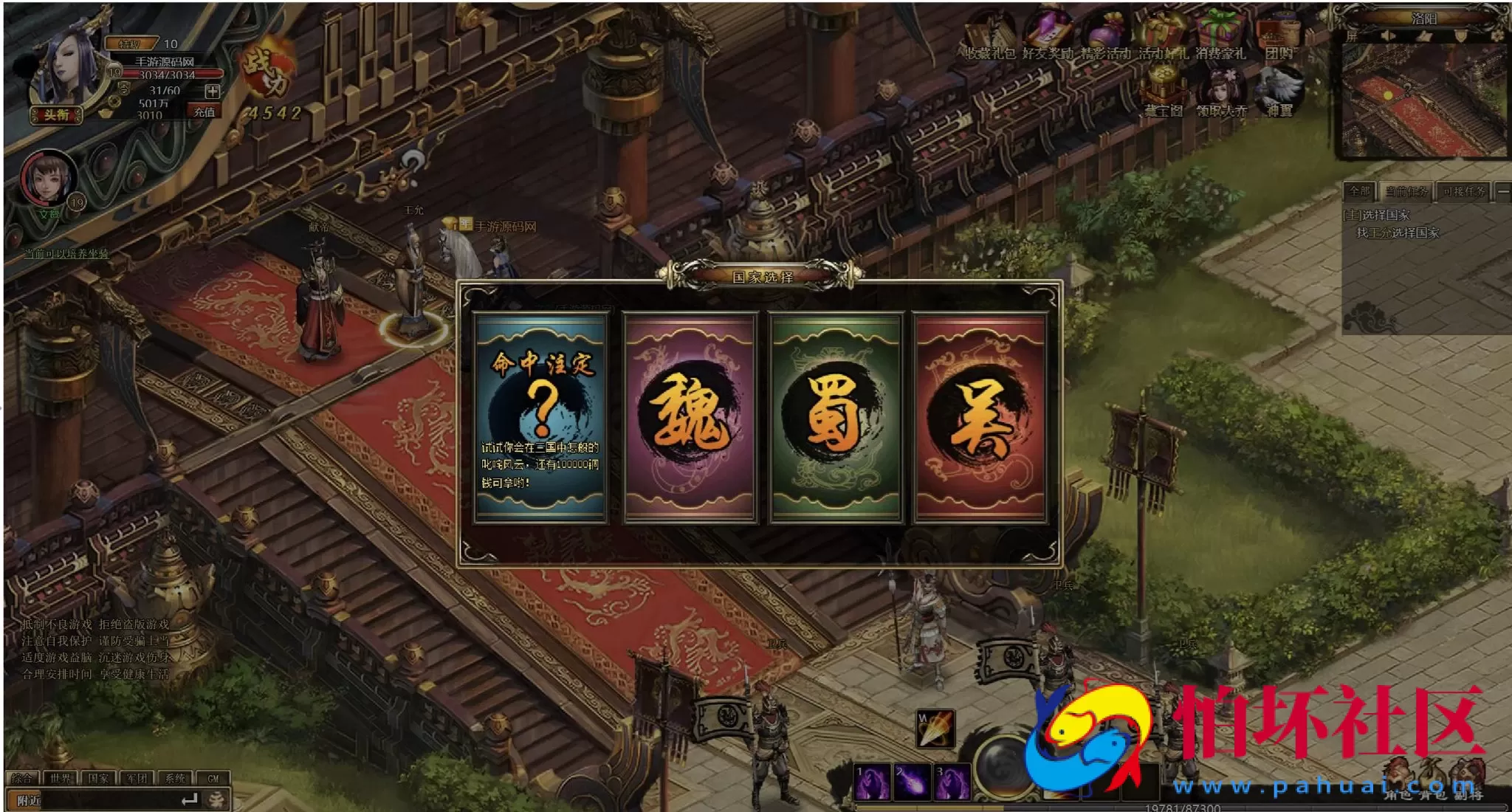Choose the Wu (吴) kingdom card
Screen dimensions: 1512x812
tap(980, 417)
